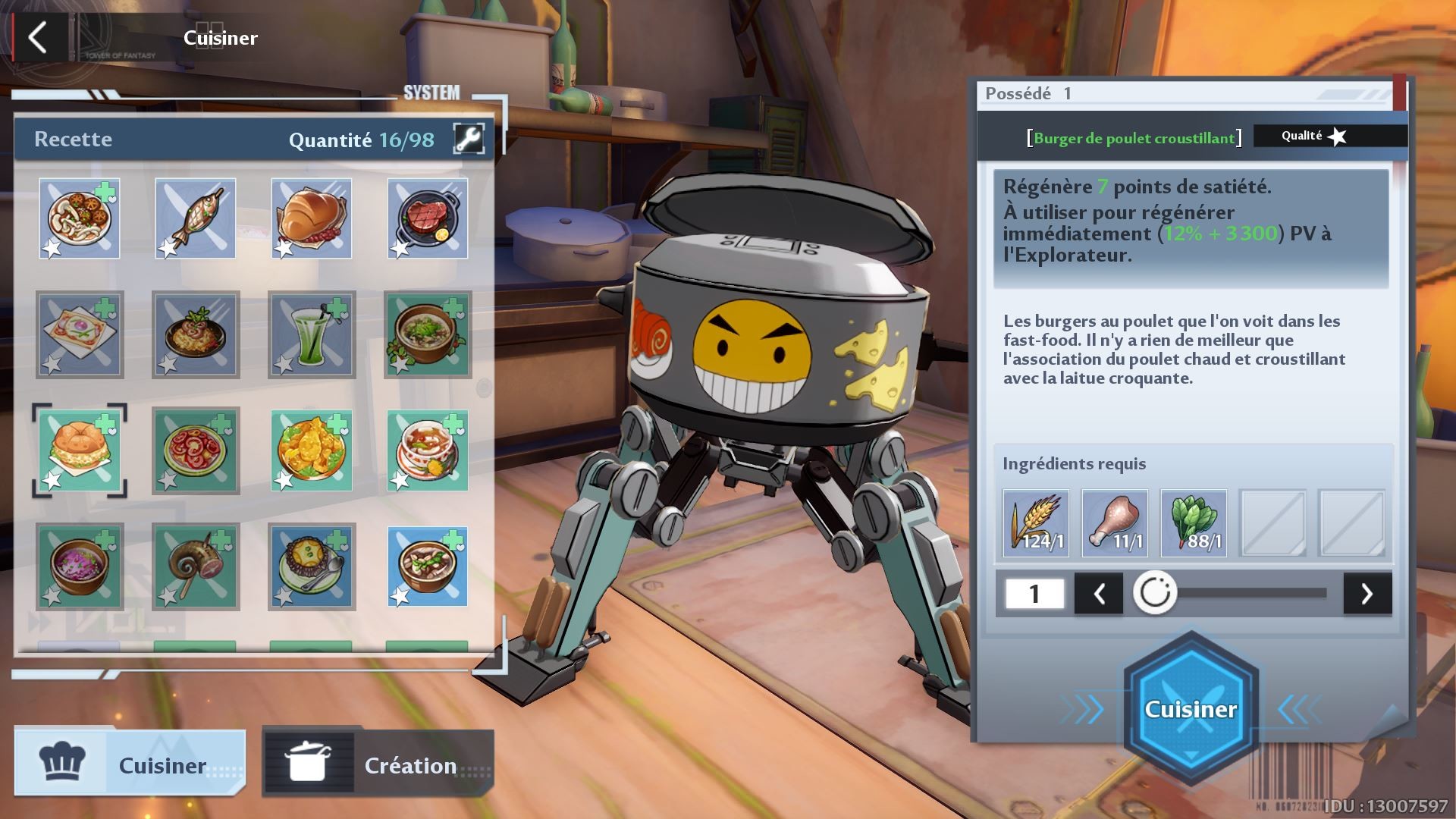Screen dimensions: 1456x819
Task: Inspect the chicken drumstick ingredient
Action: [1115, 523]
